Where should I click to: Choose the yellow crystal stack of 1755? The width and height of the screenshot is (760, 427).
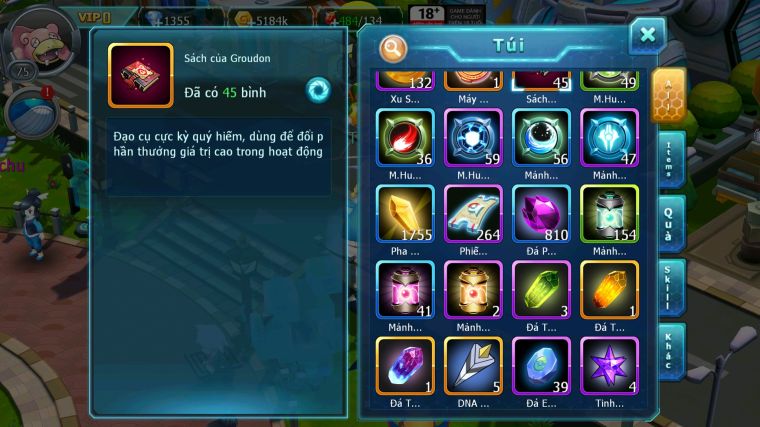click(405, 214)
